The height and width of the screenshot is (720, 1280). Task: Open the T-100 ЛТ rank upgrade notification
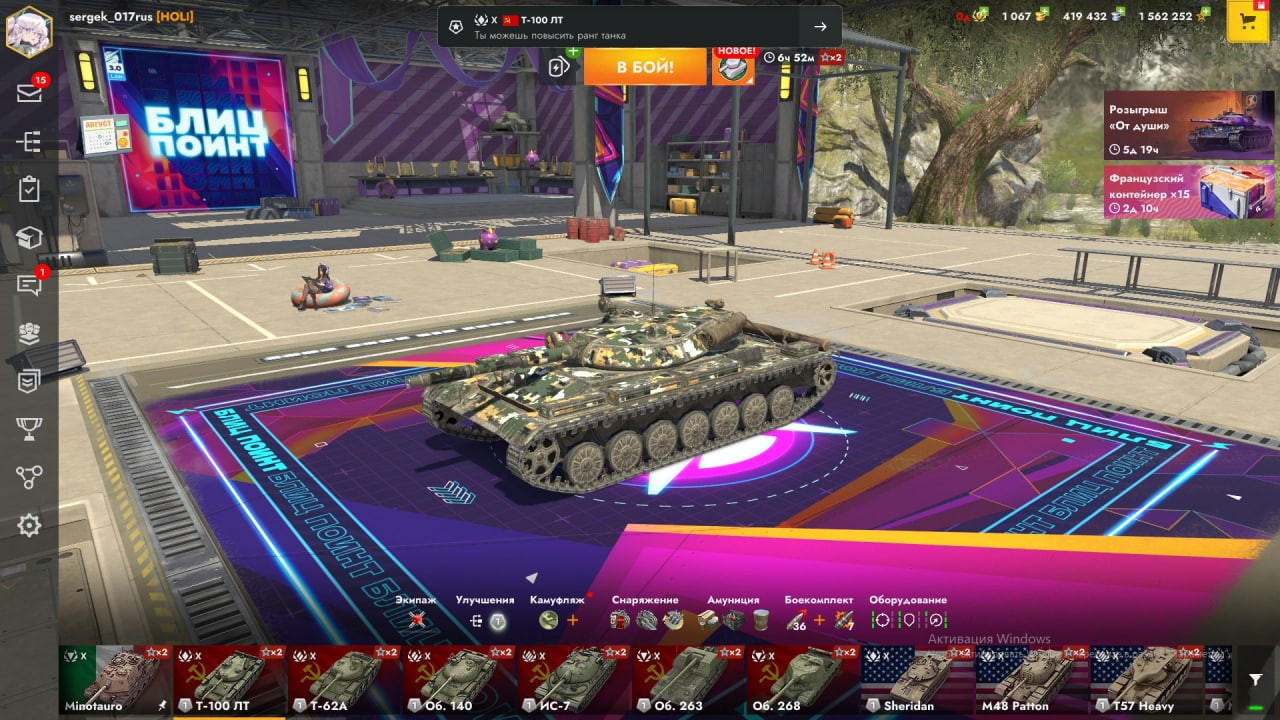(x=639, y=27)
